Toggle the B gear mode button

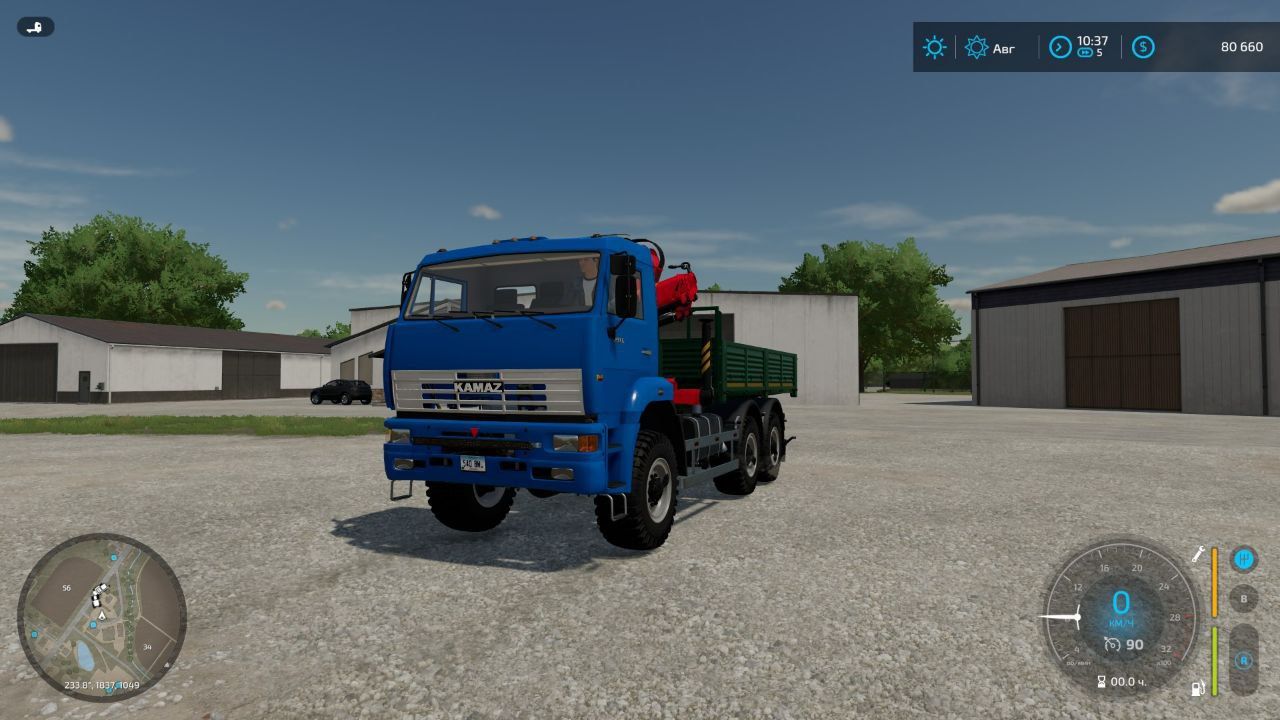pyautogui.click(x=1243, y=598)
